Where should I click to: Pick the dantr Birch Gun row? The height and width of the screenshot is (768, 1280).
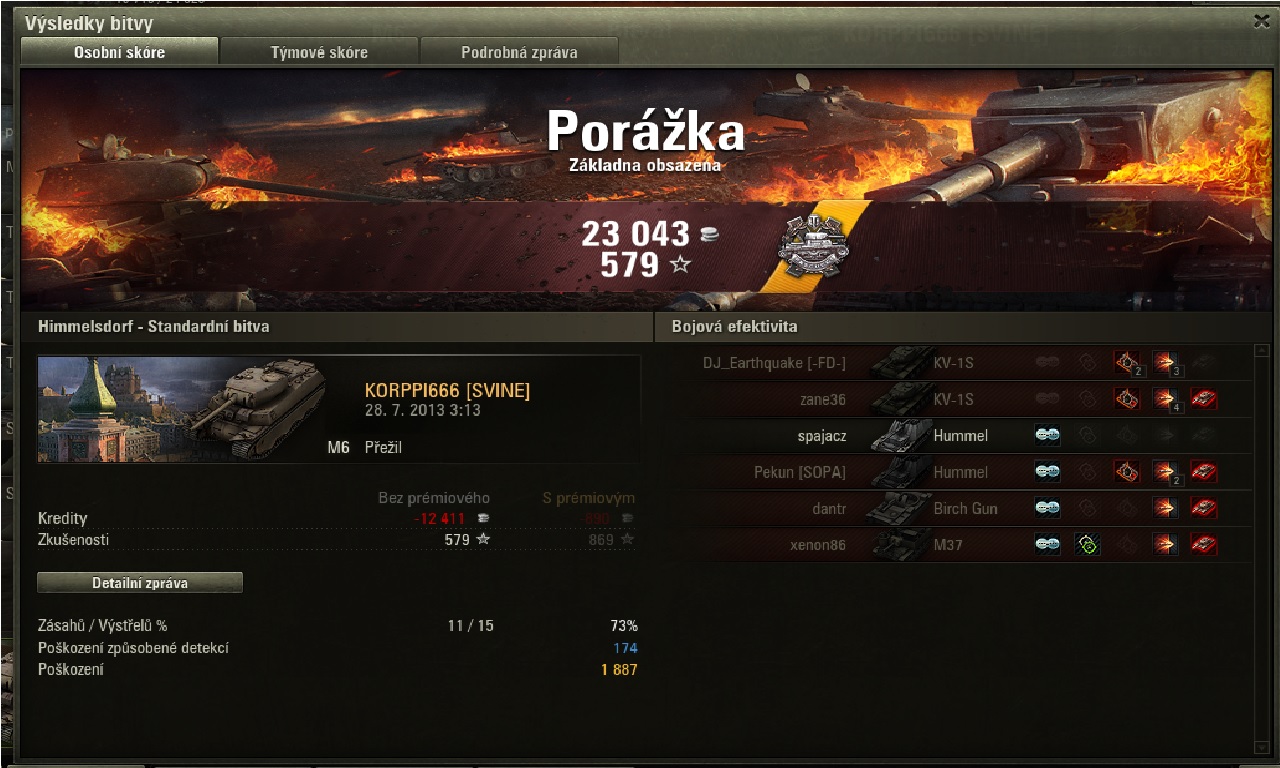pos(960,508)
